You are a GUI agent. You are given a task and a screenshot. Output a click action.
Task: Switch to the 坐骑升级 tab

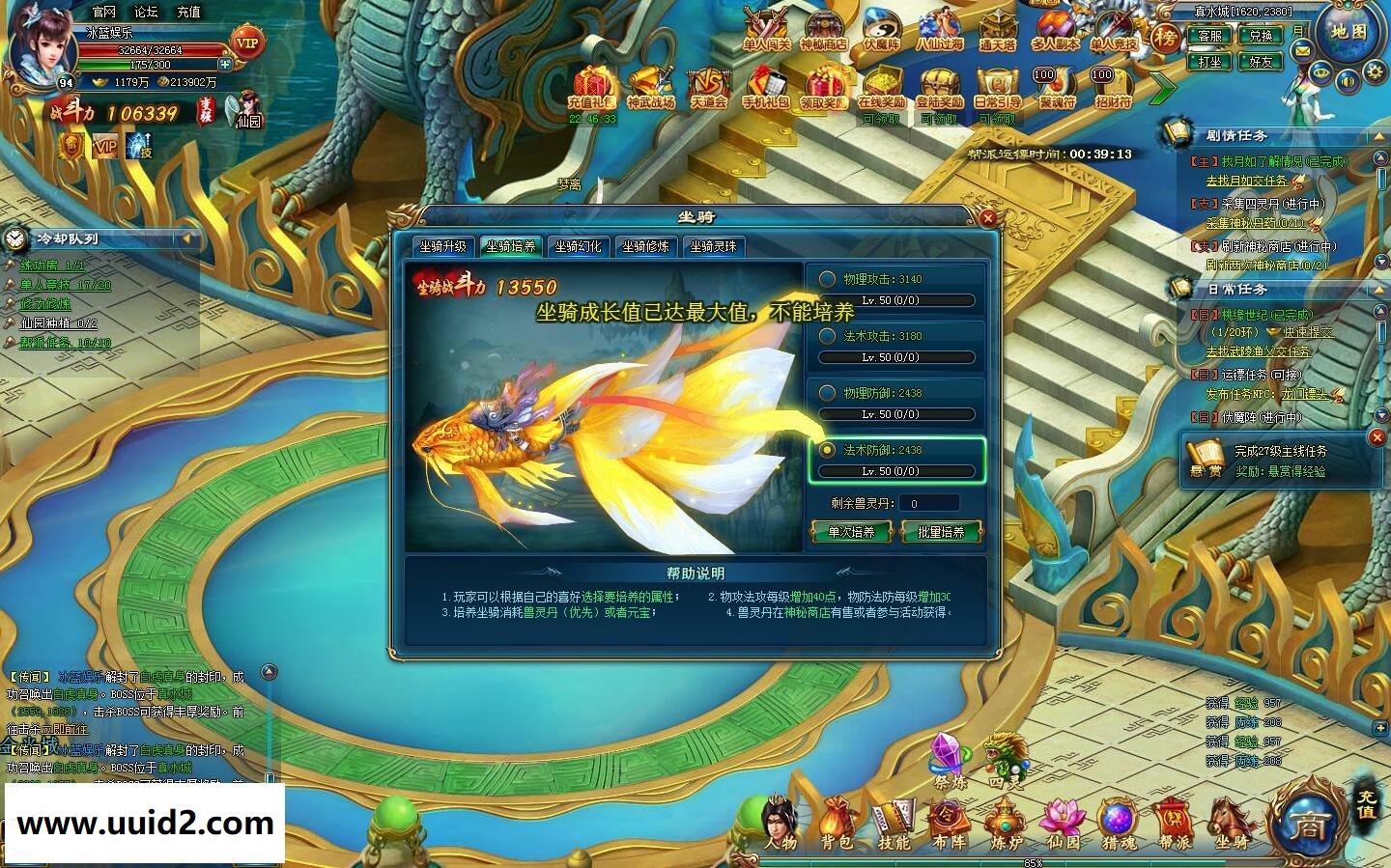[x=443, y=246]
